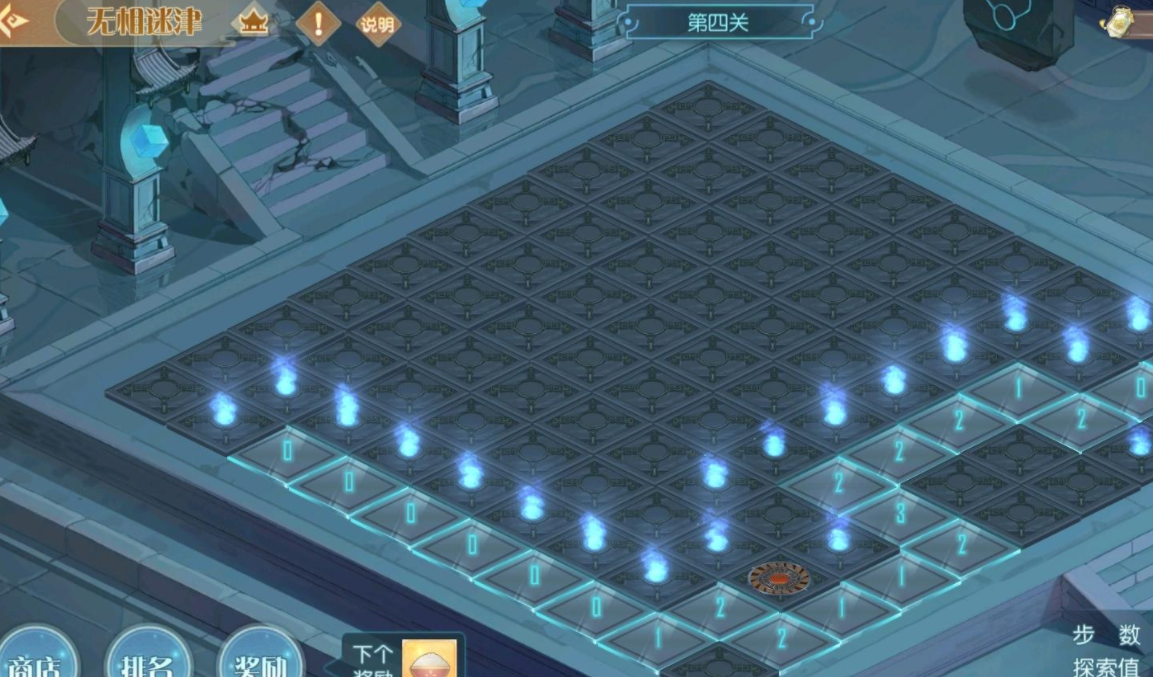Image resolution: width=1153 pixels, height=677 pixels.
Task: Step on the orange glowing circular tile
Action: click(x=779, y=578)
